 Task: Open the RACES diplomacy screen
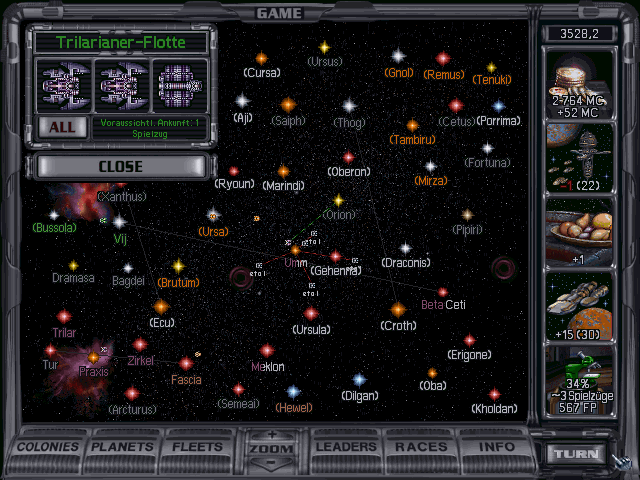pyautogui.click(x=421, y=446)
